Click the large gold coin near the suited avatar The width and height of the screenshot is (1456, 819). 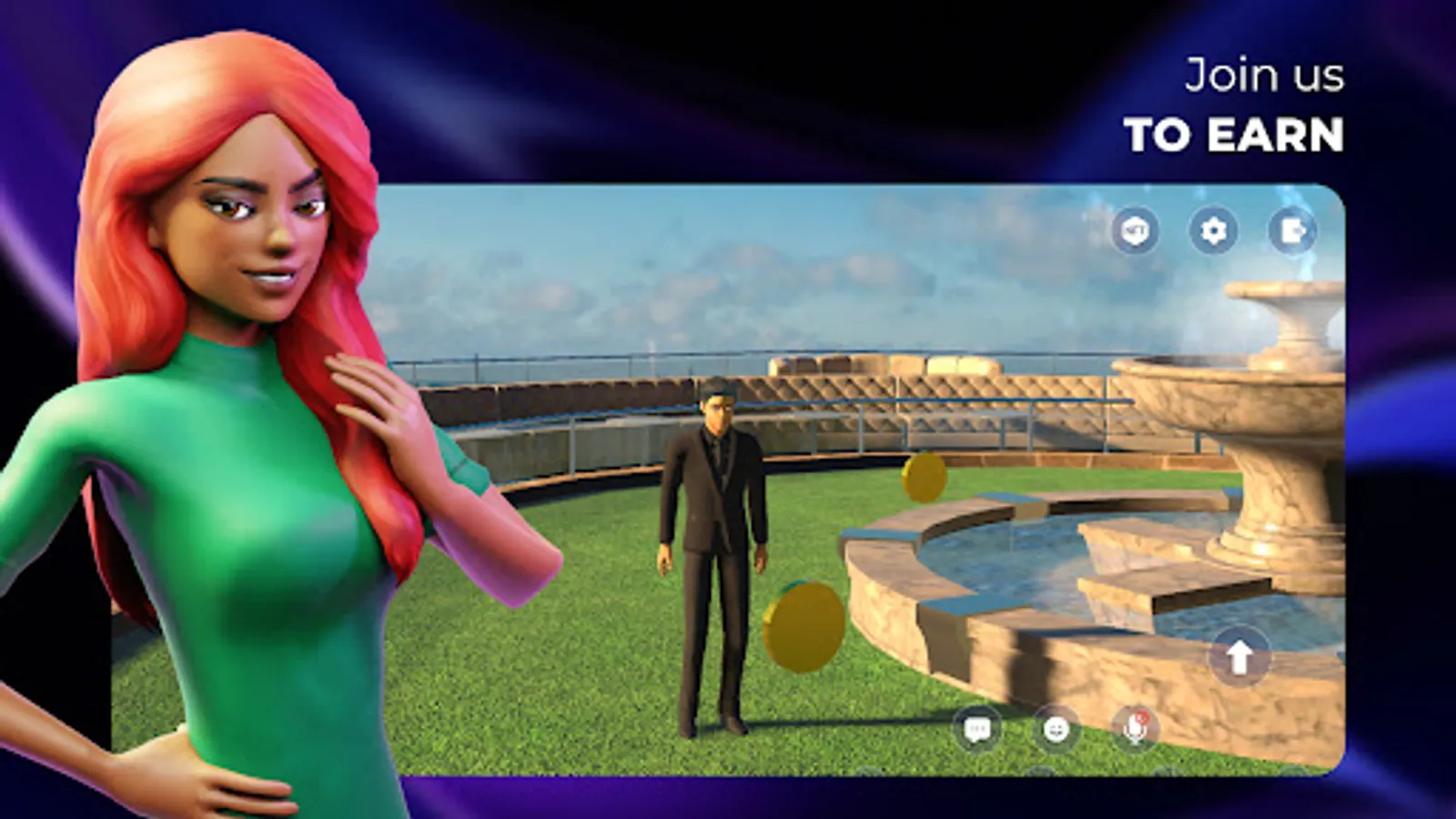[x=803, y=623]
